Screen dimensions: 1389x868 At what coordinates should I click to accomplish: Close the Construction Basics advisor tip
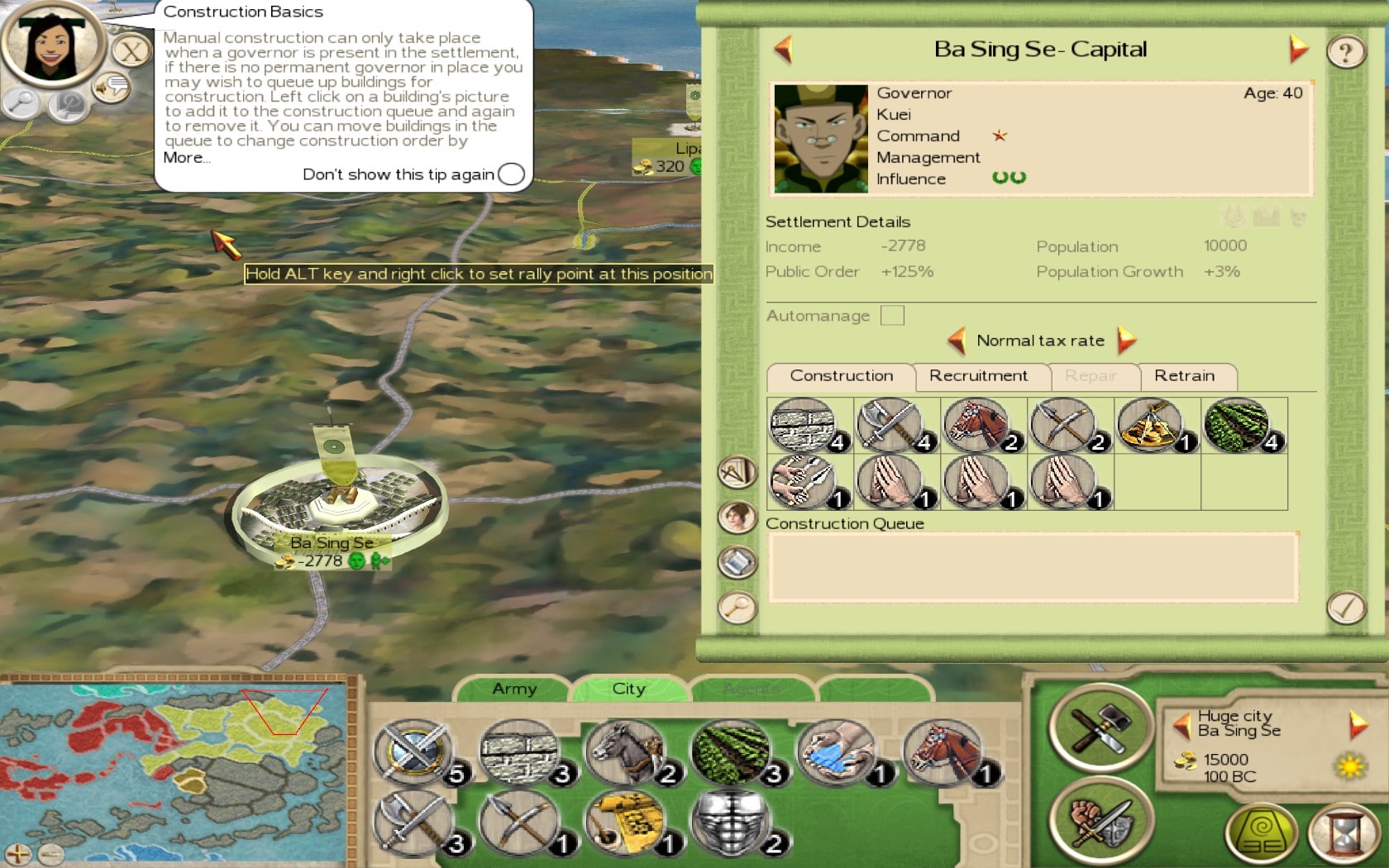pyautogui.click(x=131, y=52)
